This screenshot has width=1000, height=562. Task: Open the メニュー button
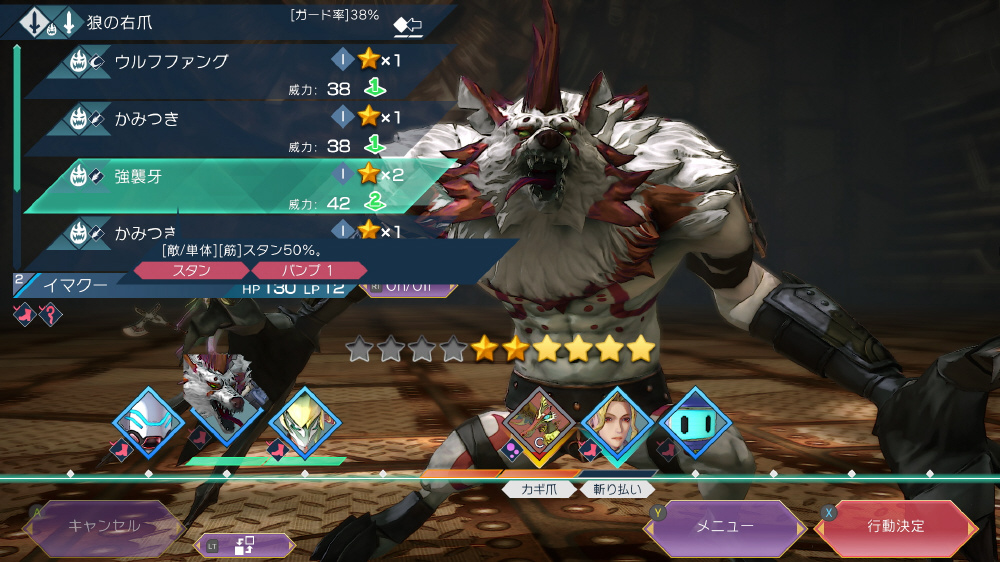(x=724, y=526)
